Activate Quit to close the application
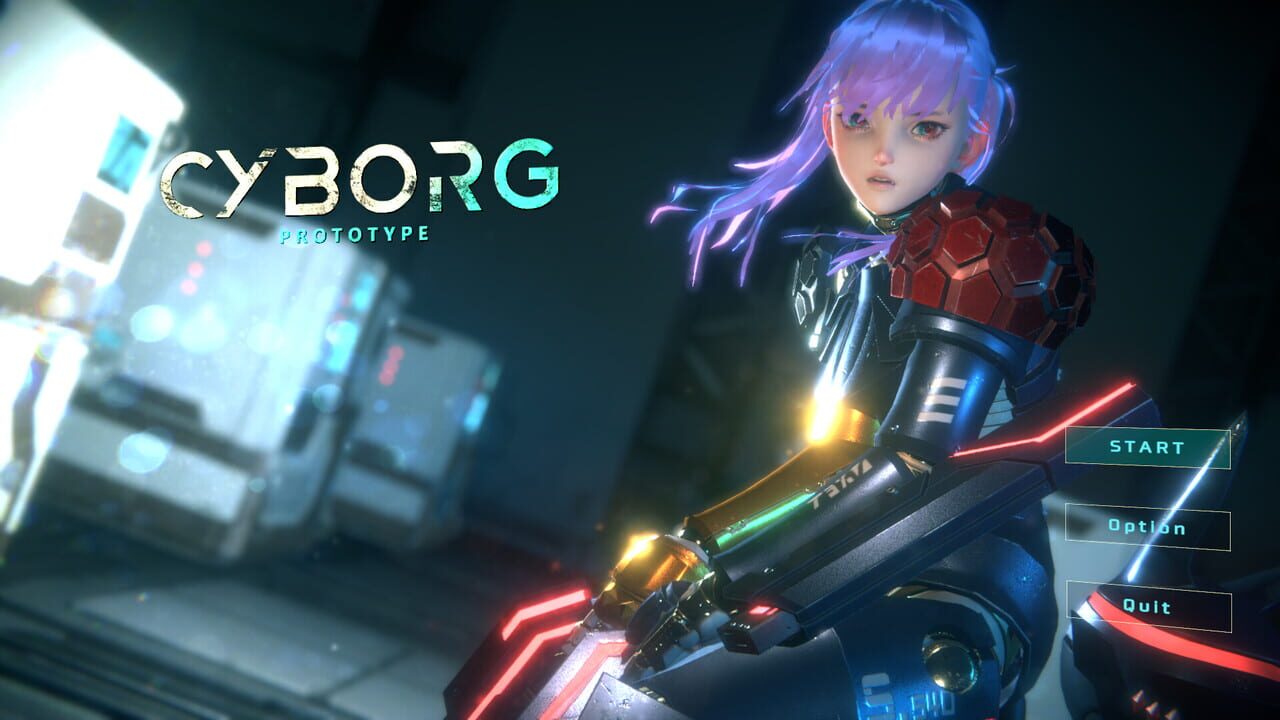The height and width of the screenshot is (720, 1280). 1148,606
